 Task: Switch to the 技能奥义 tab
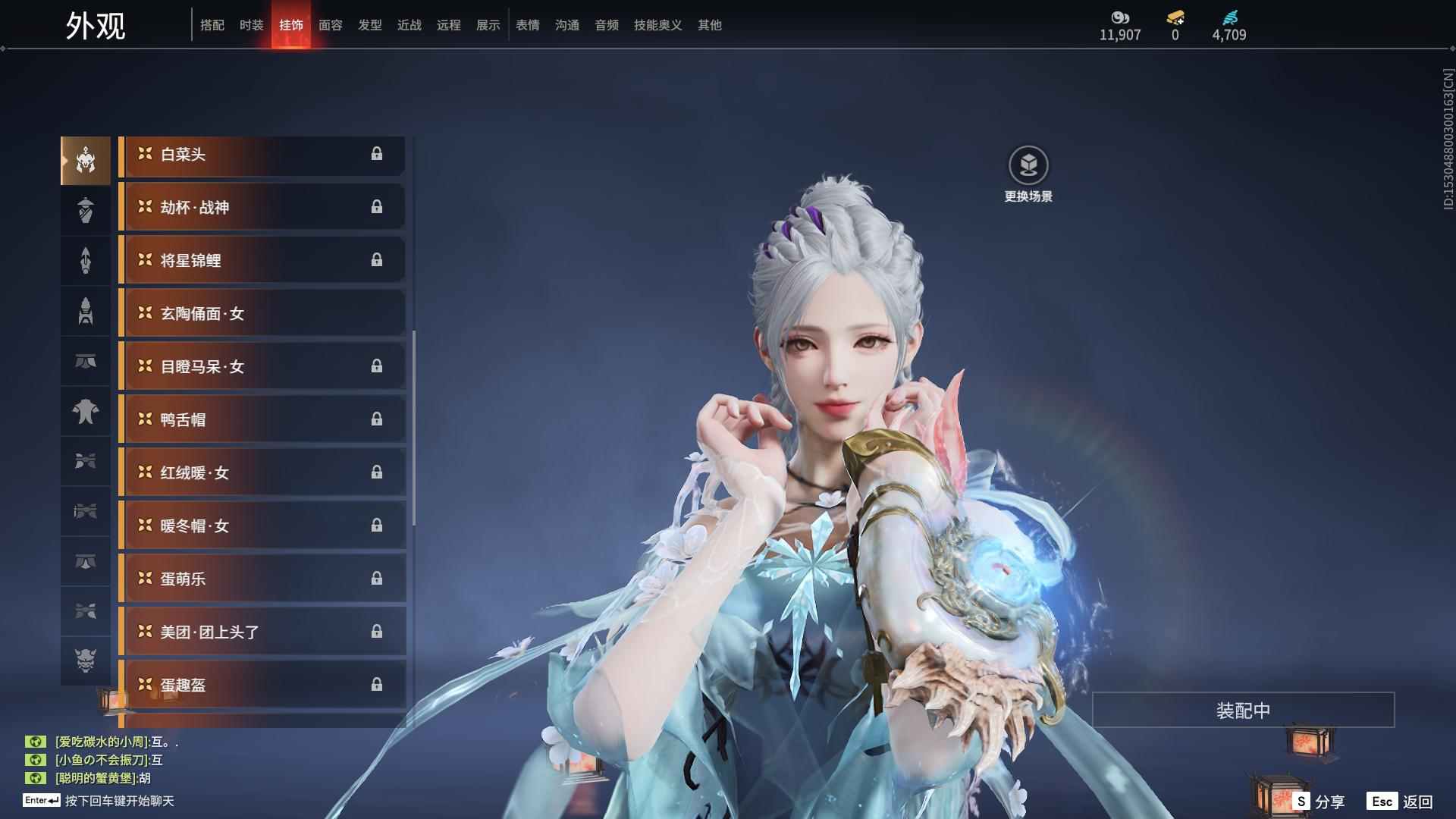[657, 25]
